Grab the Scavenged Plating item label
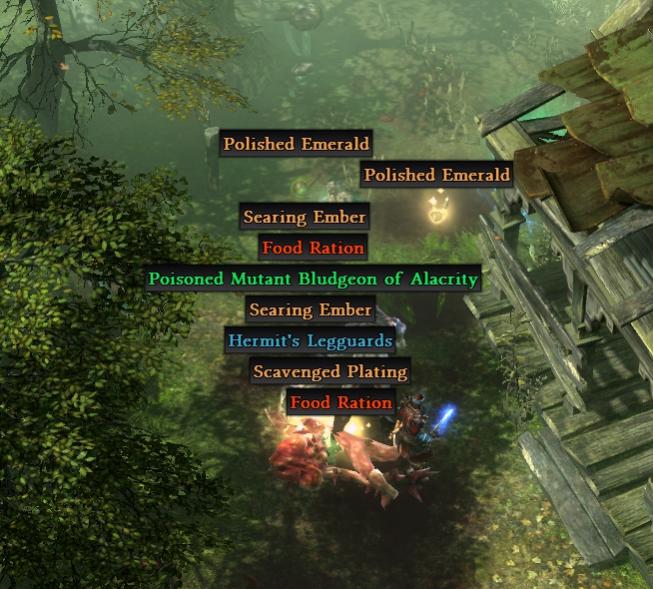 [x=330, y=372]
